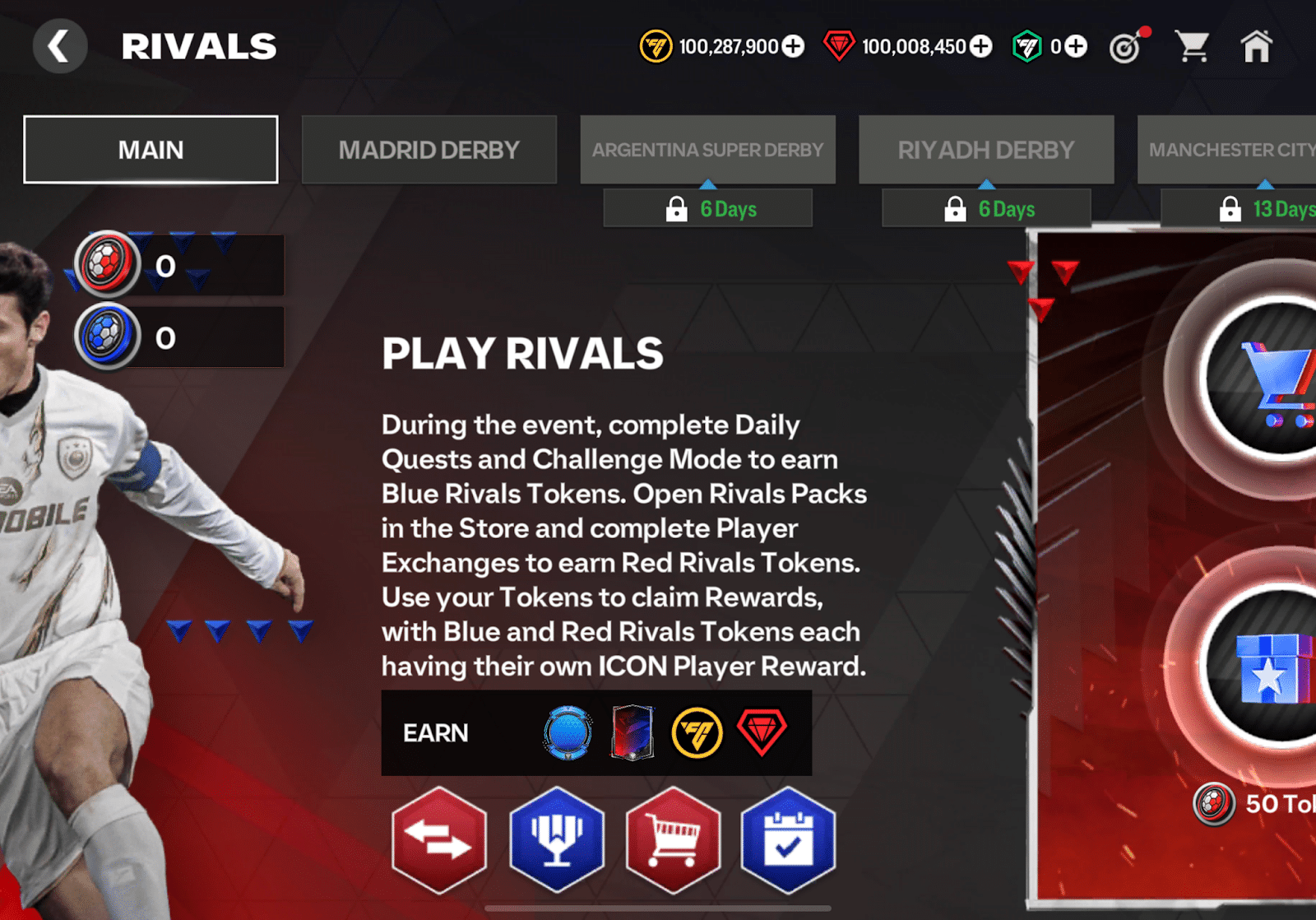Open the Rivals Store cart hexagon
This screenshot has width=1316, height=920.
click(674, 841)
